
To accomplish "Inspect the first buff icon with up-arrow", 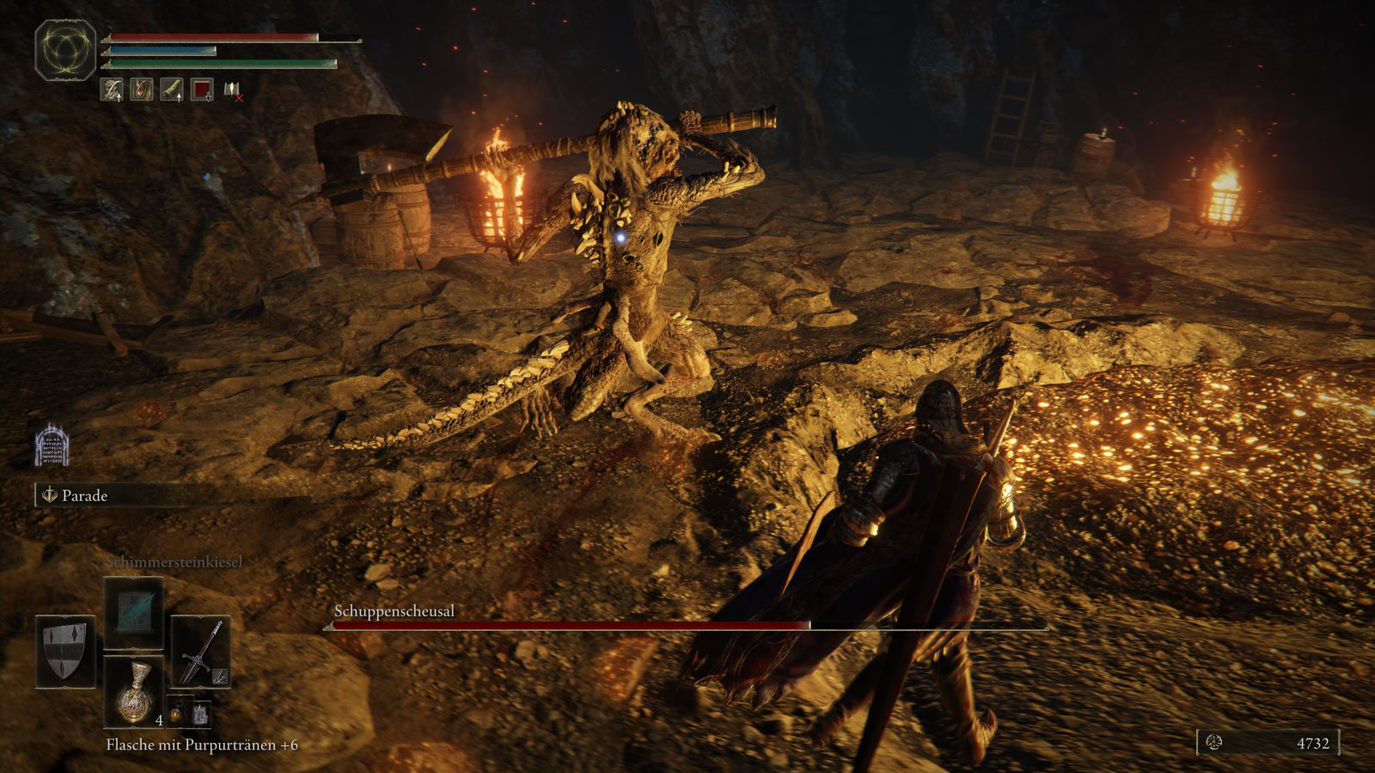I will click(111, 90).
